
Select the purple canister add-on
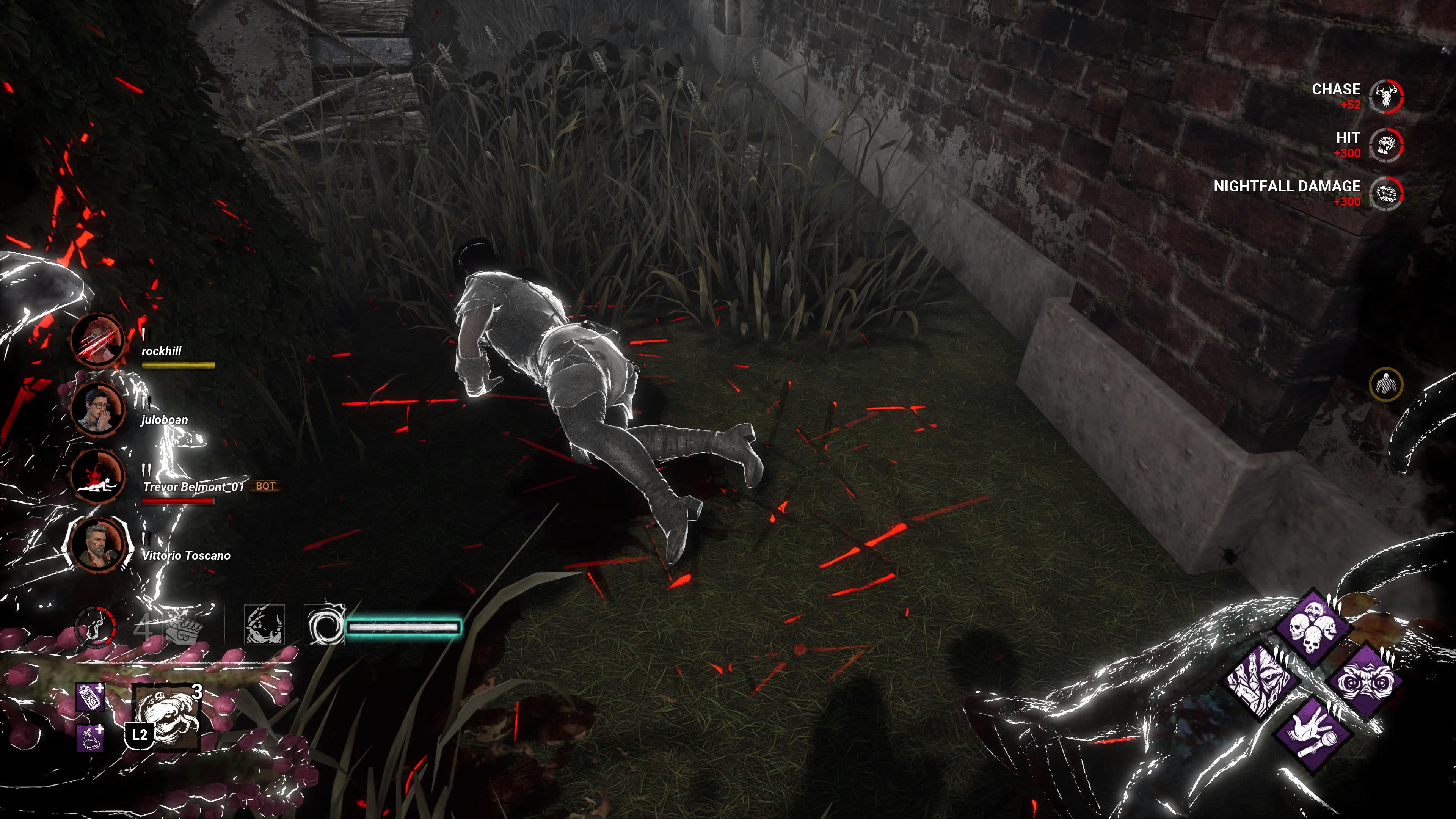click(91, 698)
